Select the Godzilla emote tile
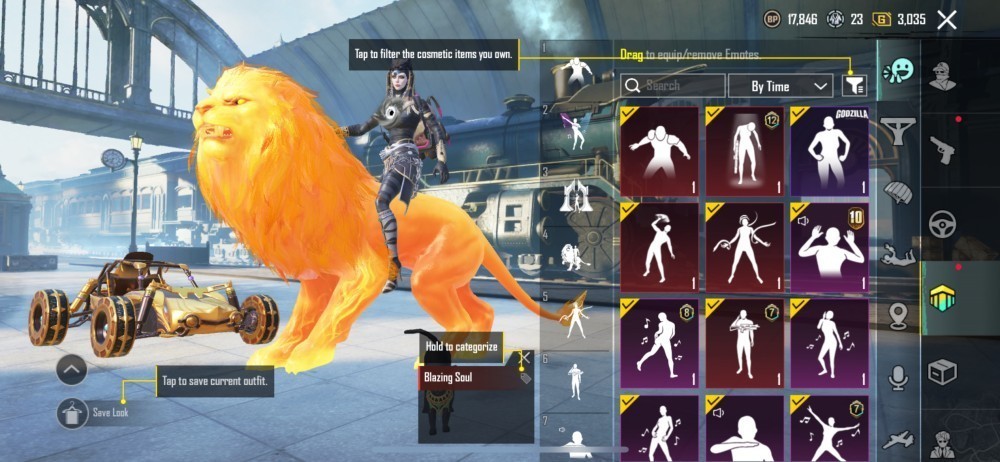The image size is (1000, 462). (x=829, y=152)
